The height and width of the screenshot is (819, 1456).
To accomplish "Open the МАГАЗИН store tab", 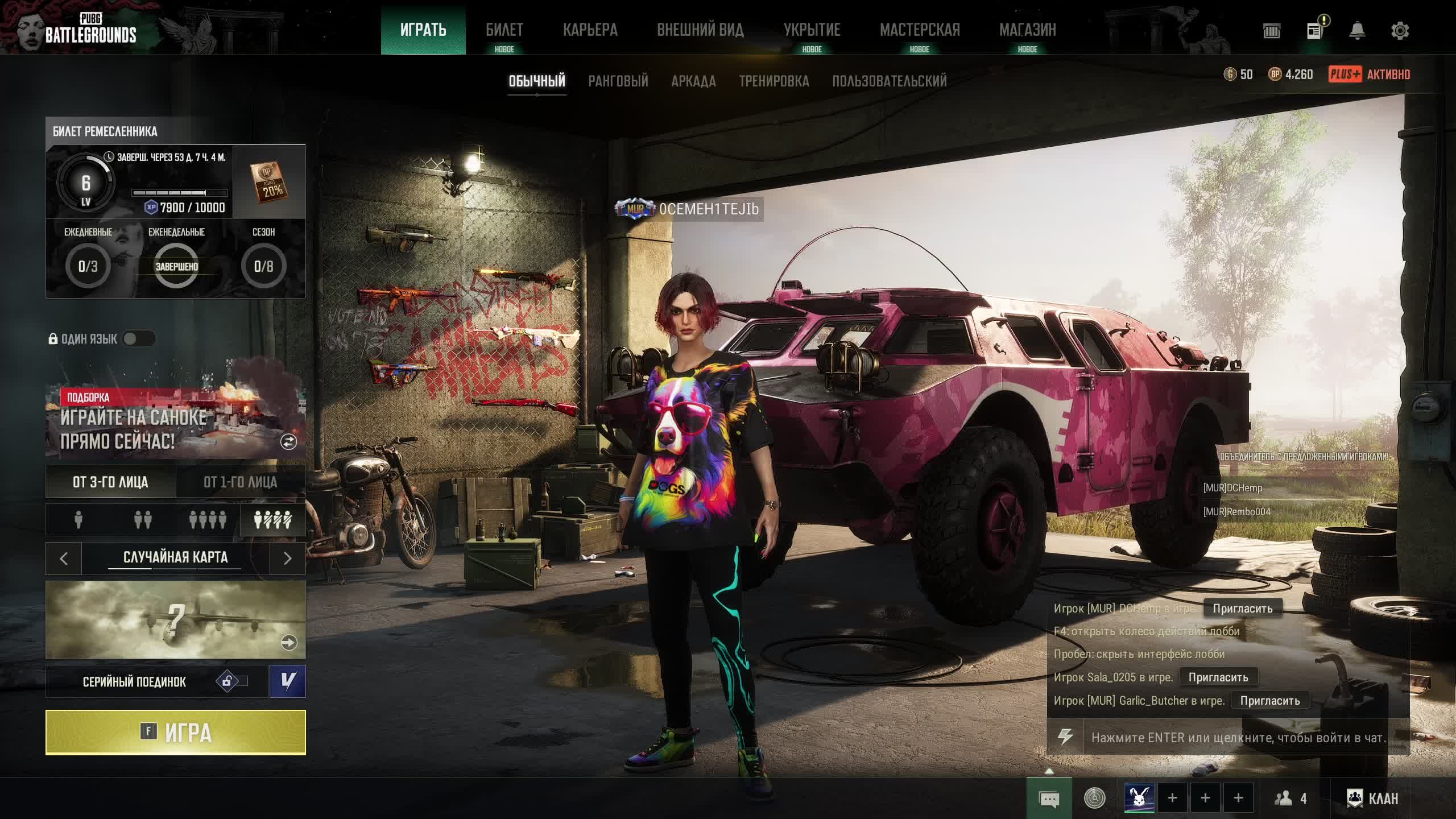I will tap(1027, 30).
